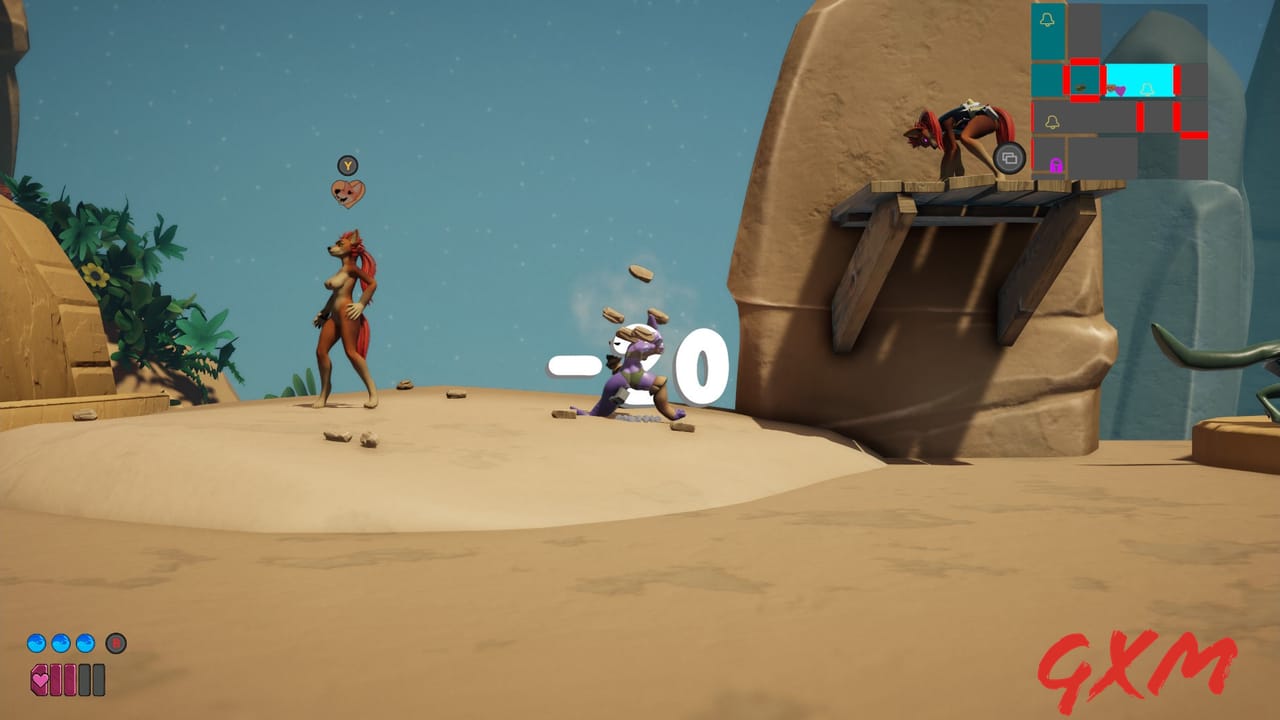
Task: Select the pink heart on the health bar
Action: [x=40, y=679]
